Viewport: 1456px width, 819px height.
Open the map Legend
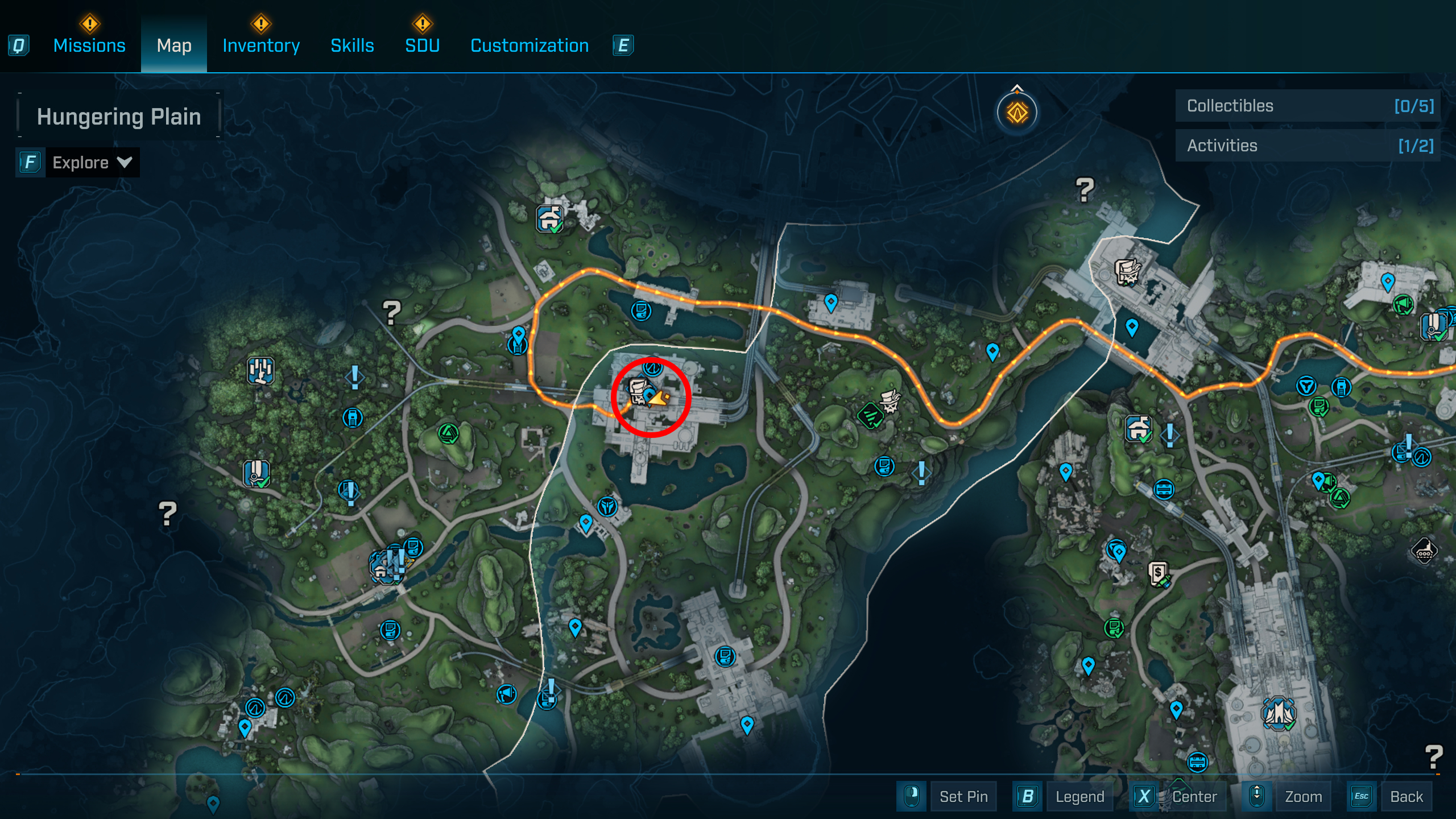pyautogui.click(x=1079, y=796)
